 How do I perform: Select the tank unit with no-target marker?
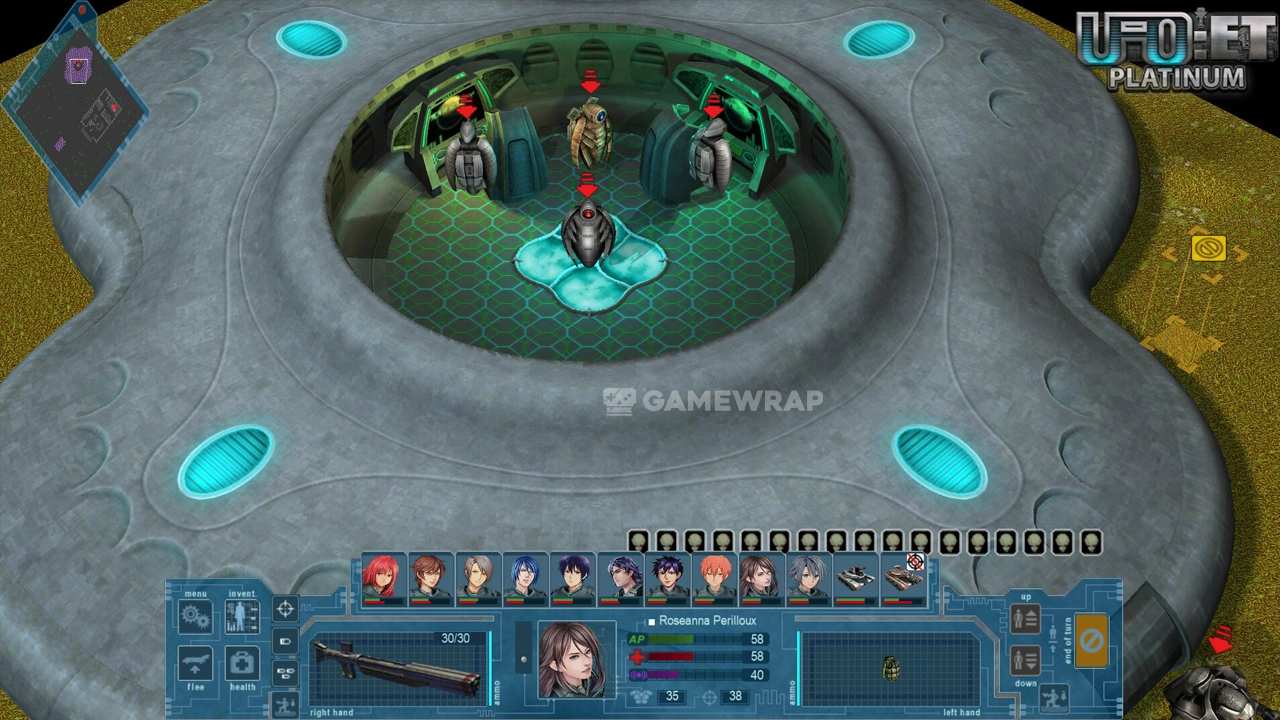903,579
